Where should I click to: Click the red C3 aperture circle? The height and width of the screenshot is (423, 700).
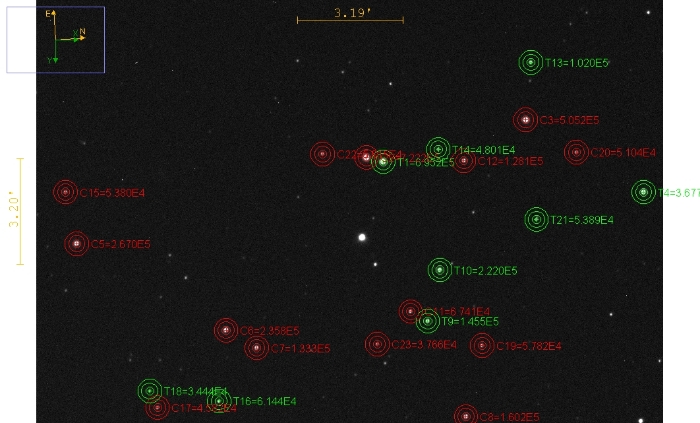[525, 120]
